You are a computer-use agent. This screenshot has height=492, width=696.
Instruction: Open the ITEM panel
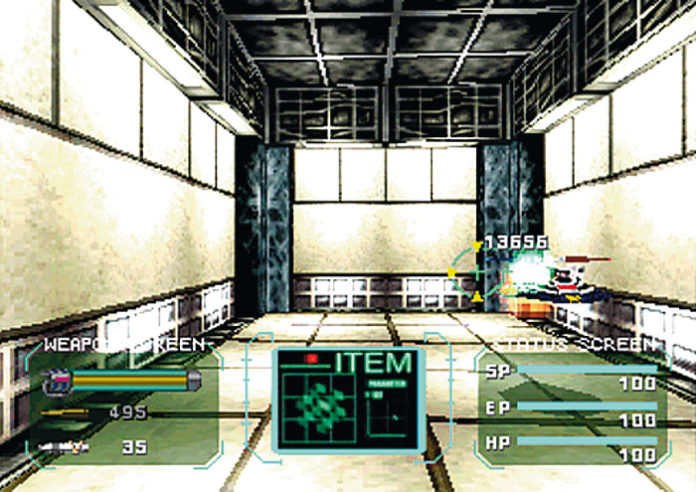[373, 362]
